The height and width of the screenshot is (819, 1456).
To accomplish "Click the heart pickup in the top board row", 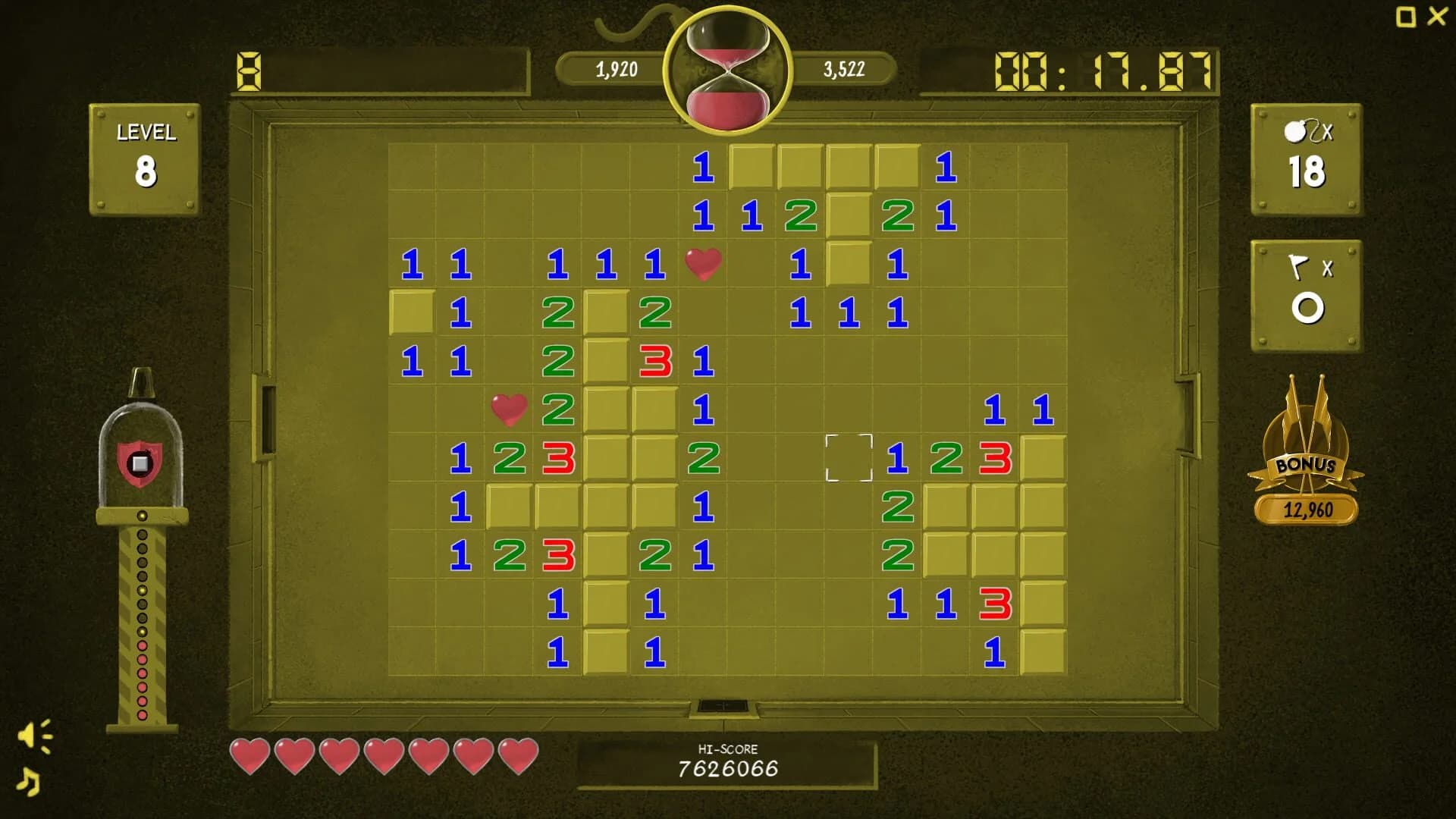I will [702, 264].
